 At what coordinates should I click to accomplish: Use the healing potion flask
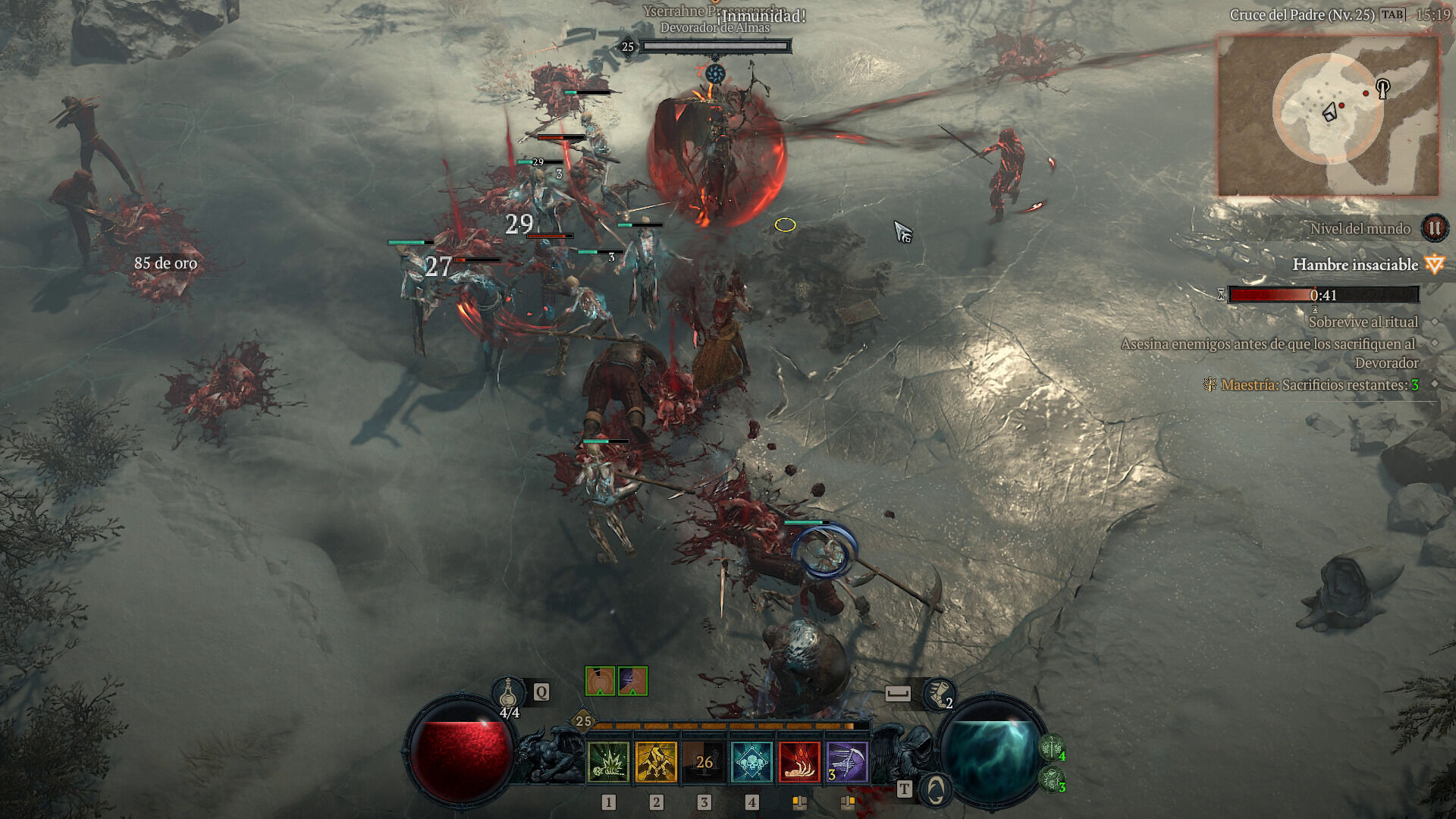click(509, 694)
